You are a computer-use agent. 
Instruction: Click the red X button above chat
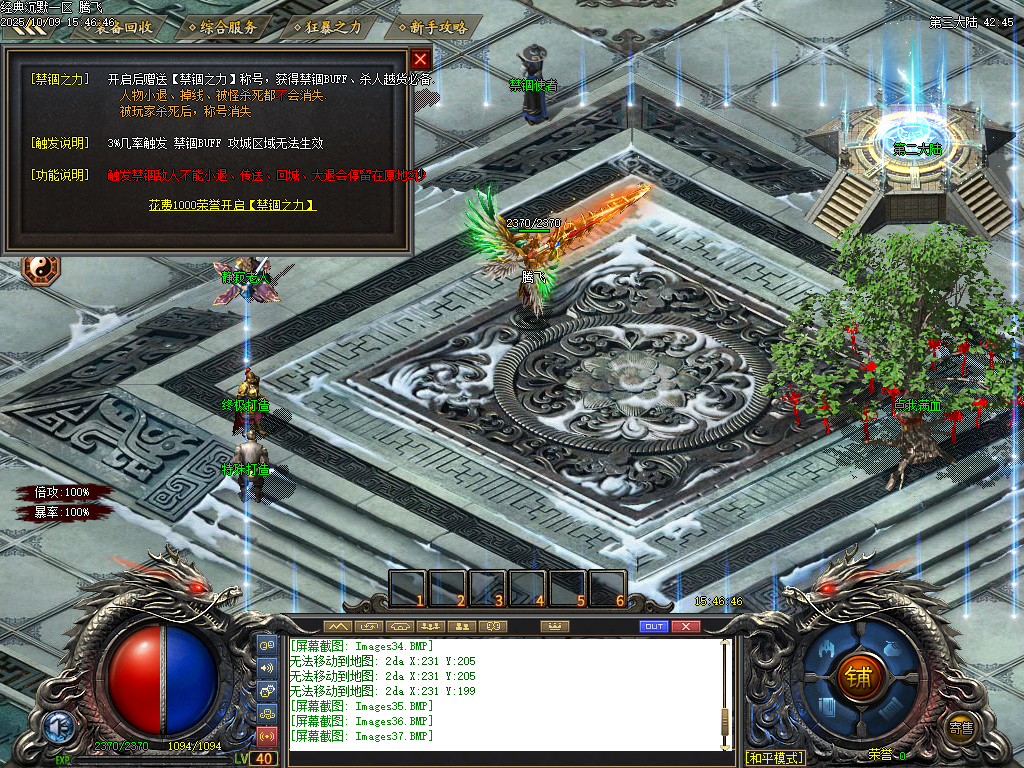685,626
